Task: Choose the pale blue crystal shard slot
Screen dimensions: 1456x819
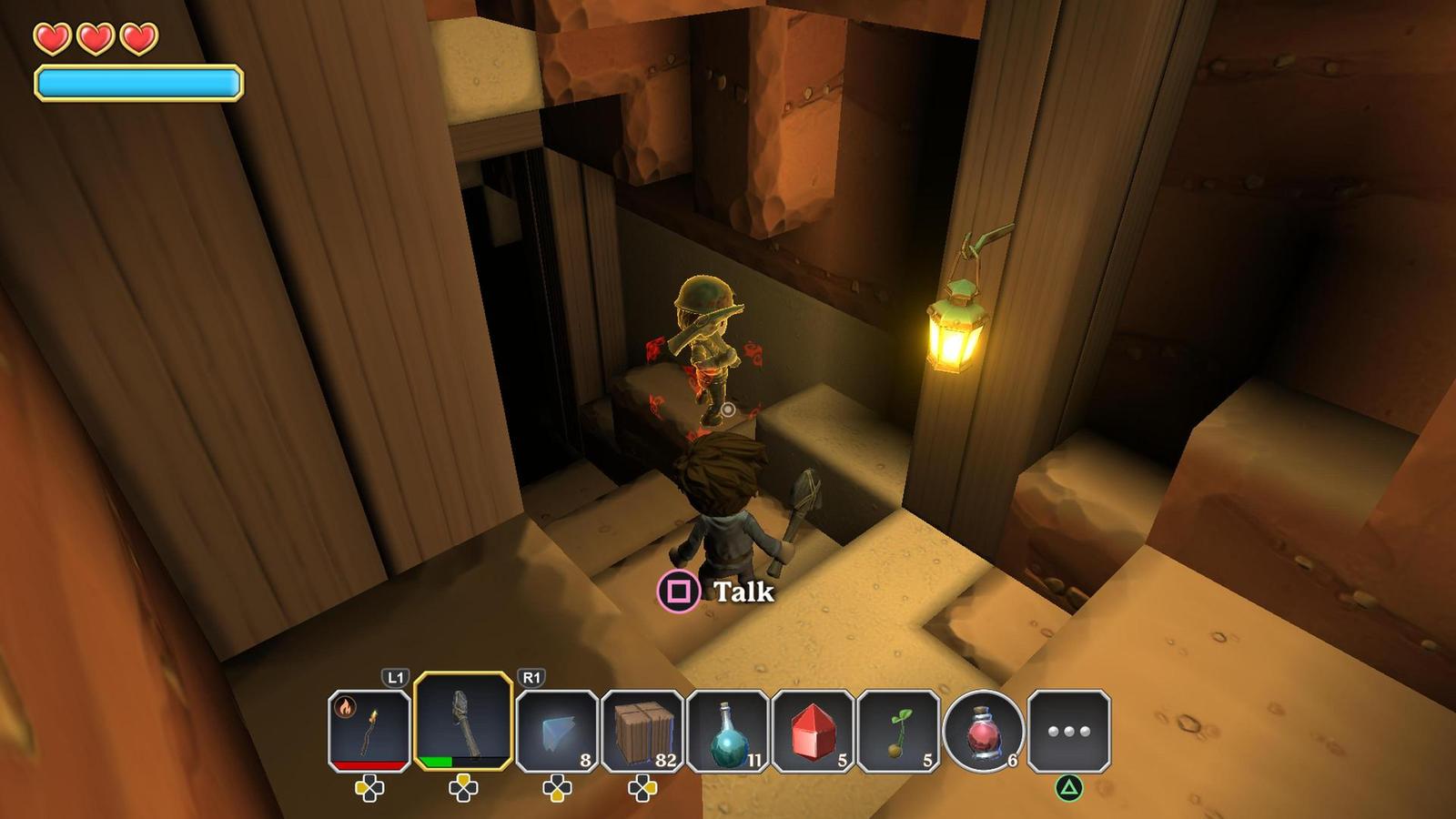Action: click(557, 731)
